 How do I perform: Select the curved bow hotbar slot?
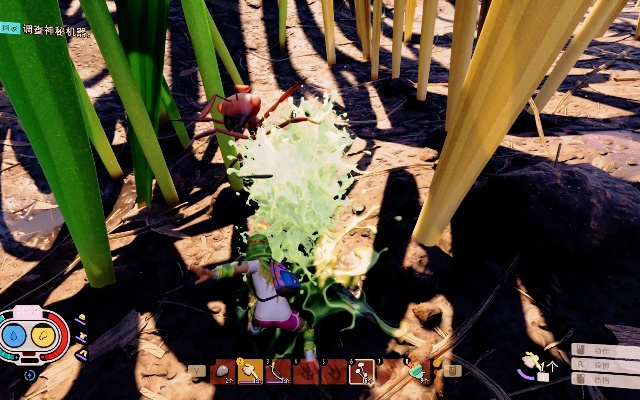[x=279, y=371]
